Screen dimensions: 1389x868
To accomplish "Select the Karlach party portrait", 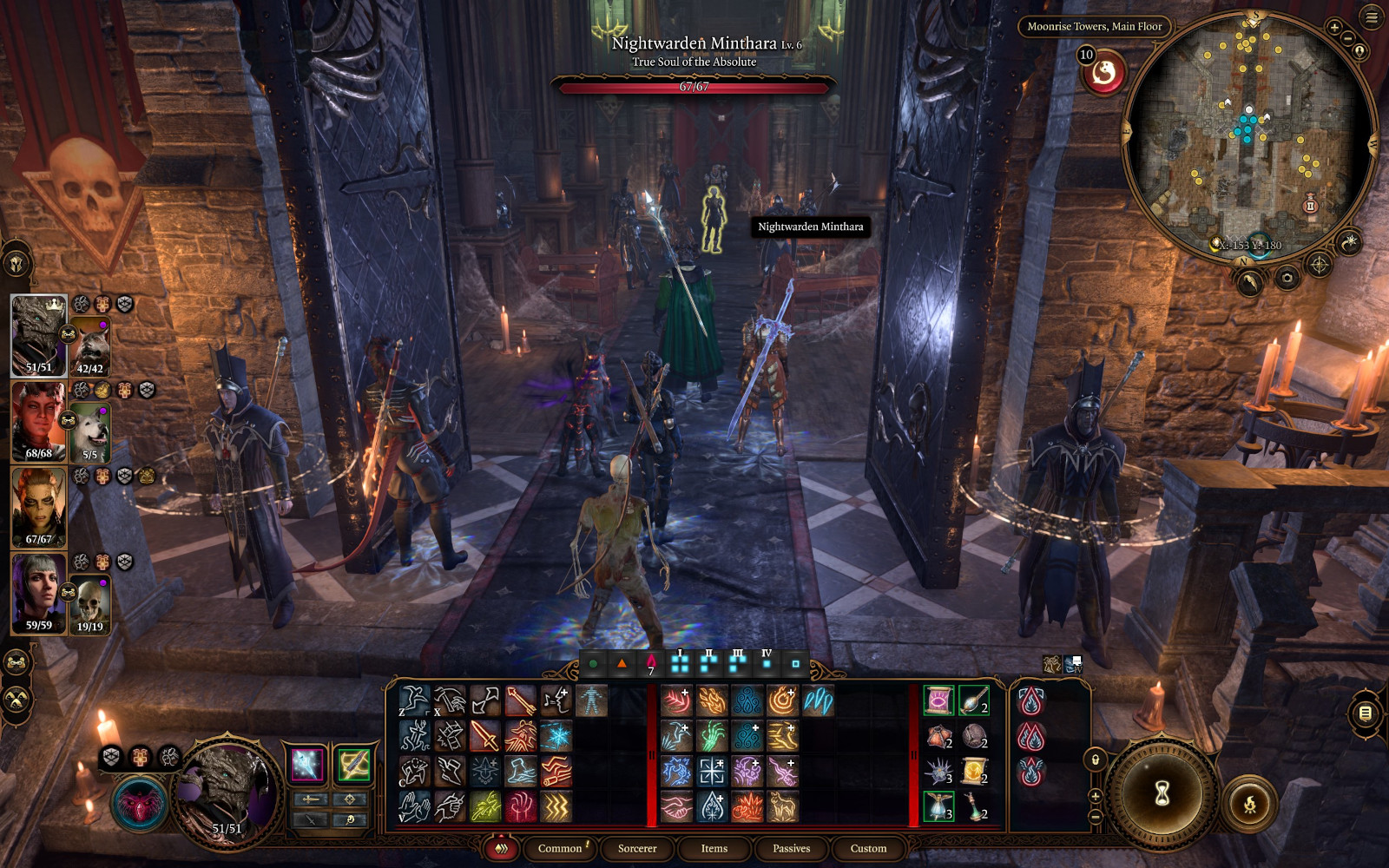I will pos(39,421).
